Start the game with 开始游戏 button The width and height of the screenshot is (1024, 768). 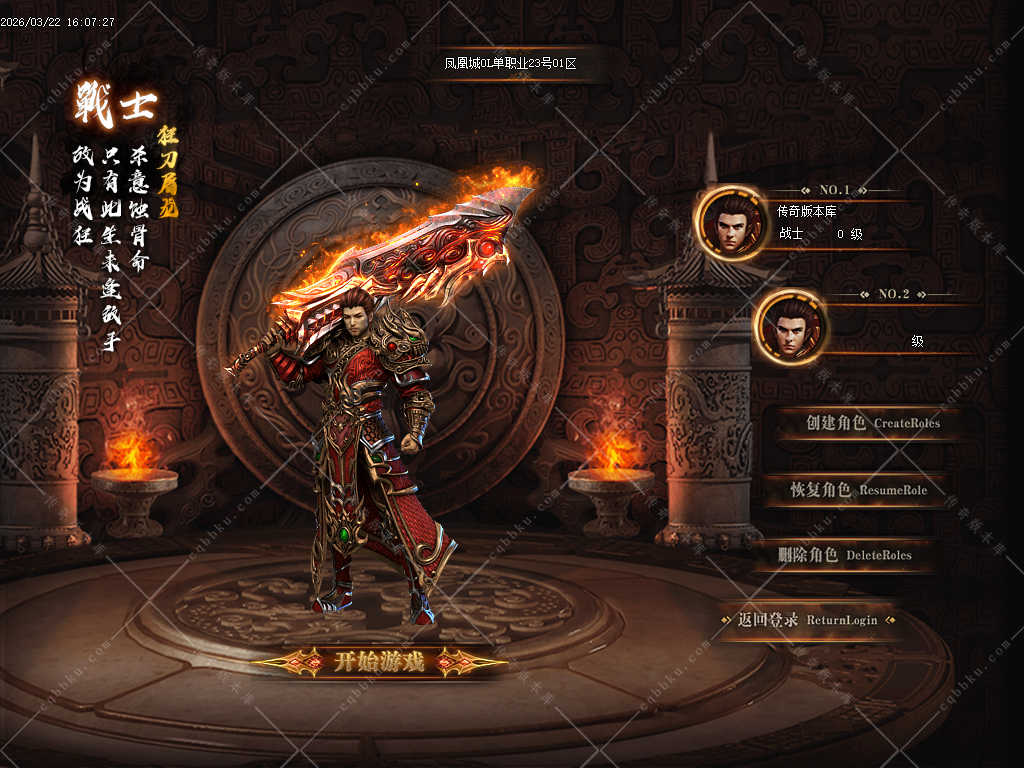click(379, 661)
